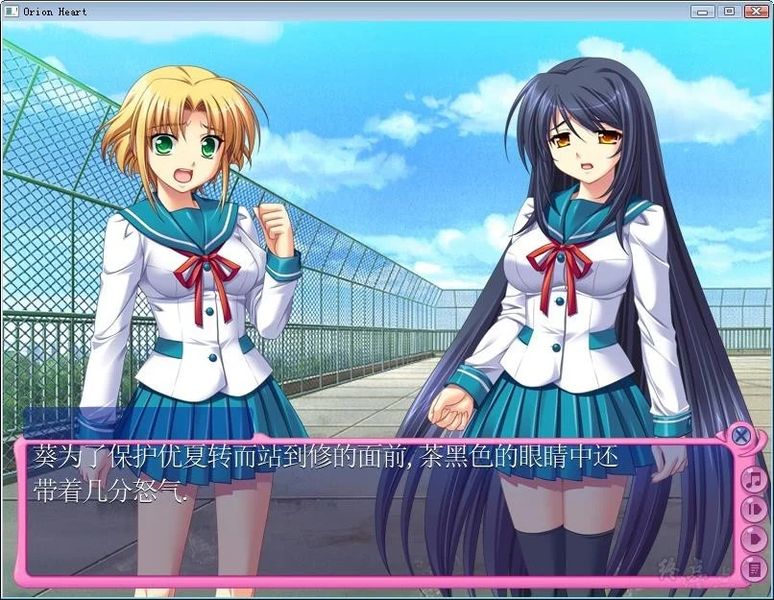The image size is (774, 600).
Task: Hide the dialogue box with the X button
Action: point(741,436)
